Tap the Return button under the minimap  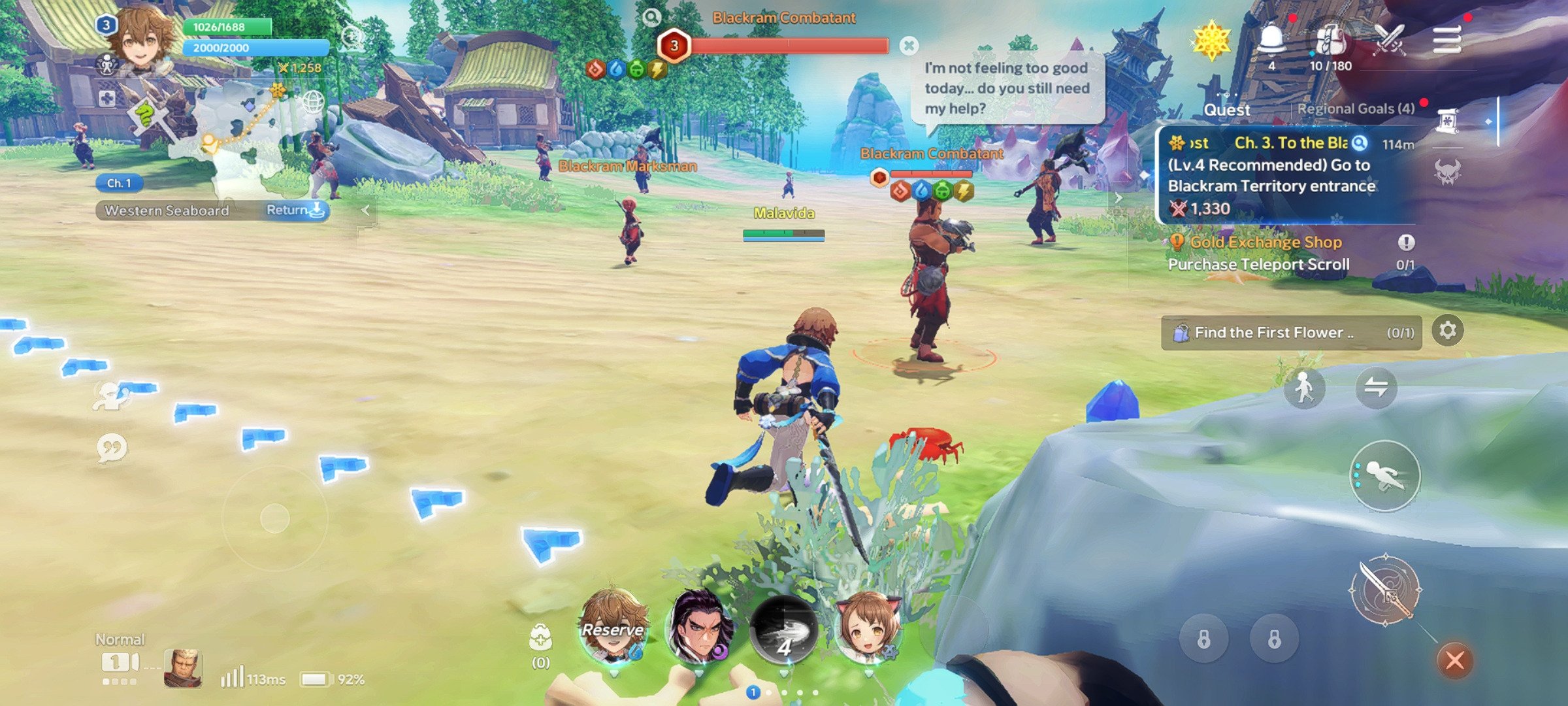click(295, 210)
